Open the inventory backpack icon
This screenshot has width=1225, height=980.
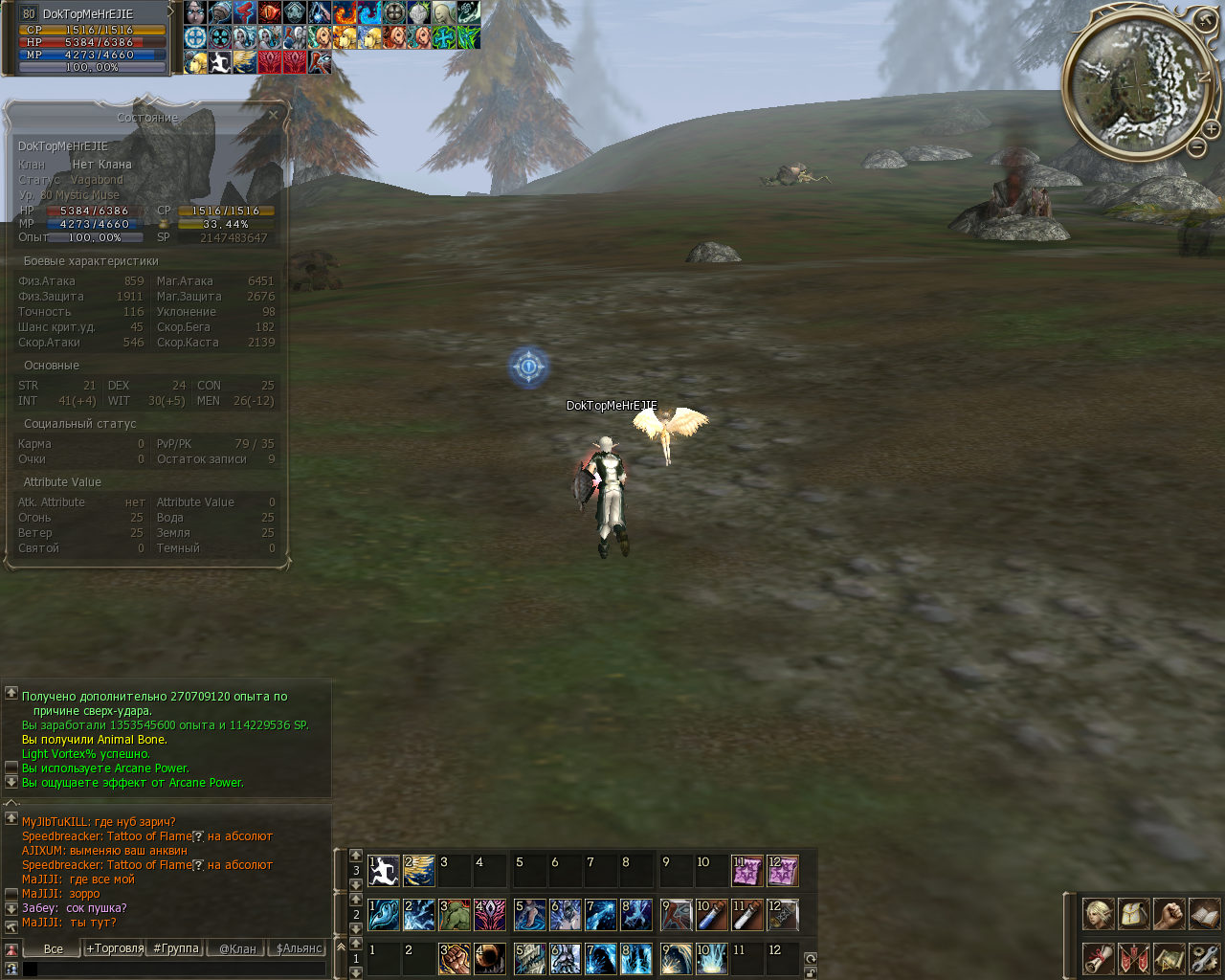coord(1133,914)
